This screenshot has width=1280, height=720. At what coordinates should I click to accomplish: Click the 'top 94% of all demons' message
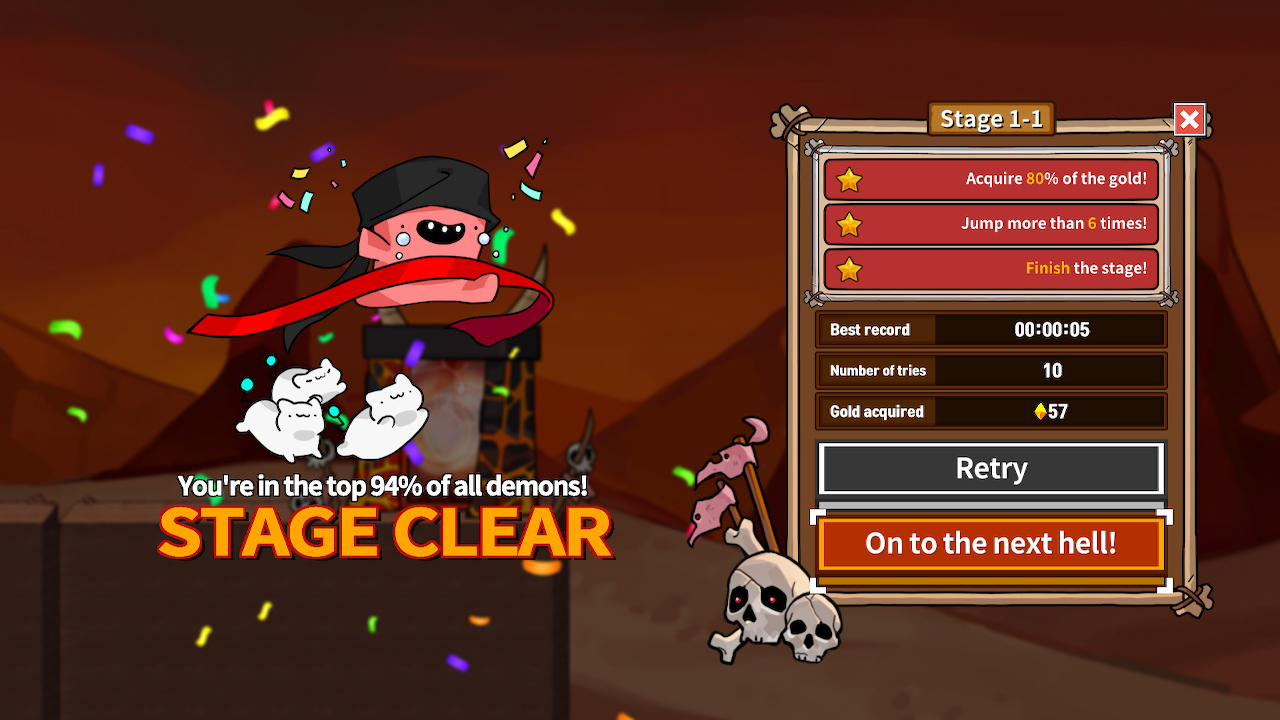(x=385, y=487)
